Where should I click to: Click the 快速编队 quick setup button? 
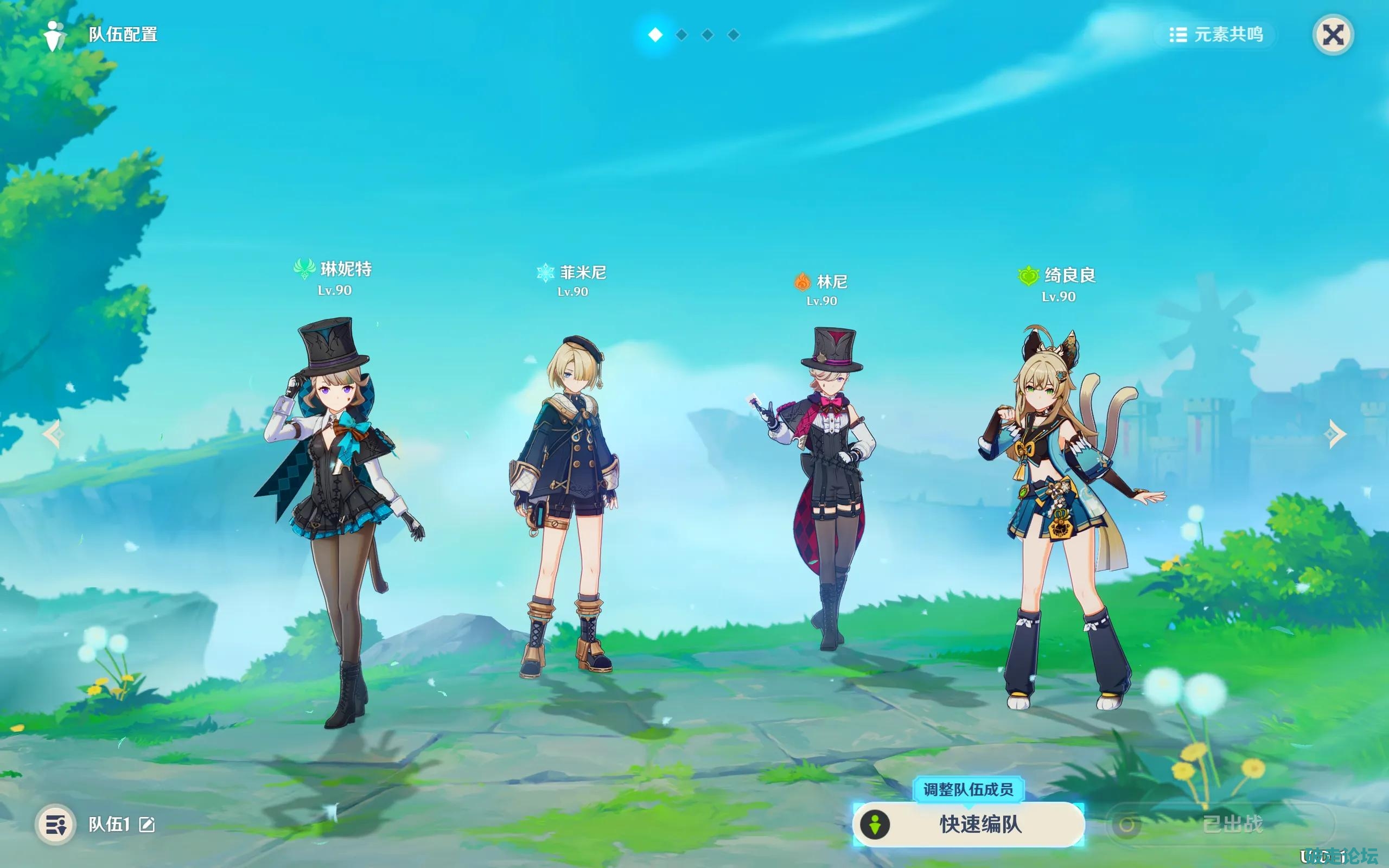click(x=969, y=825)
